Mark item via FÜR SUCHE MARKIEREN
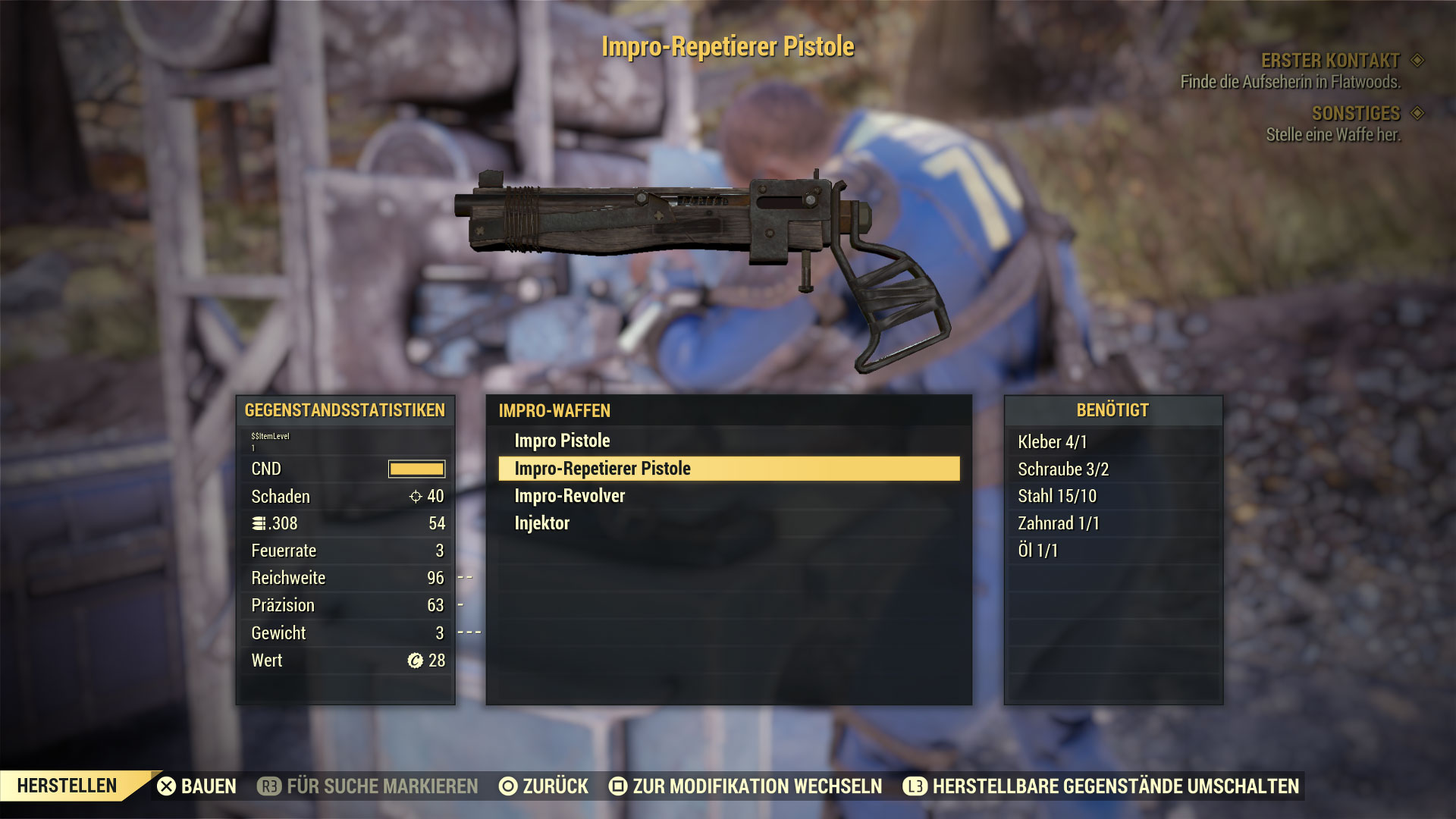1456x819 pixels. tap(369, 786)
